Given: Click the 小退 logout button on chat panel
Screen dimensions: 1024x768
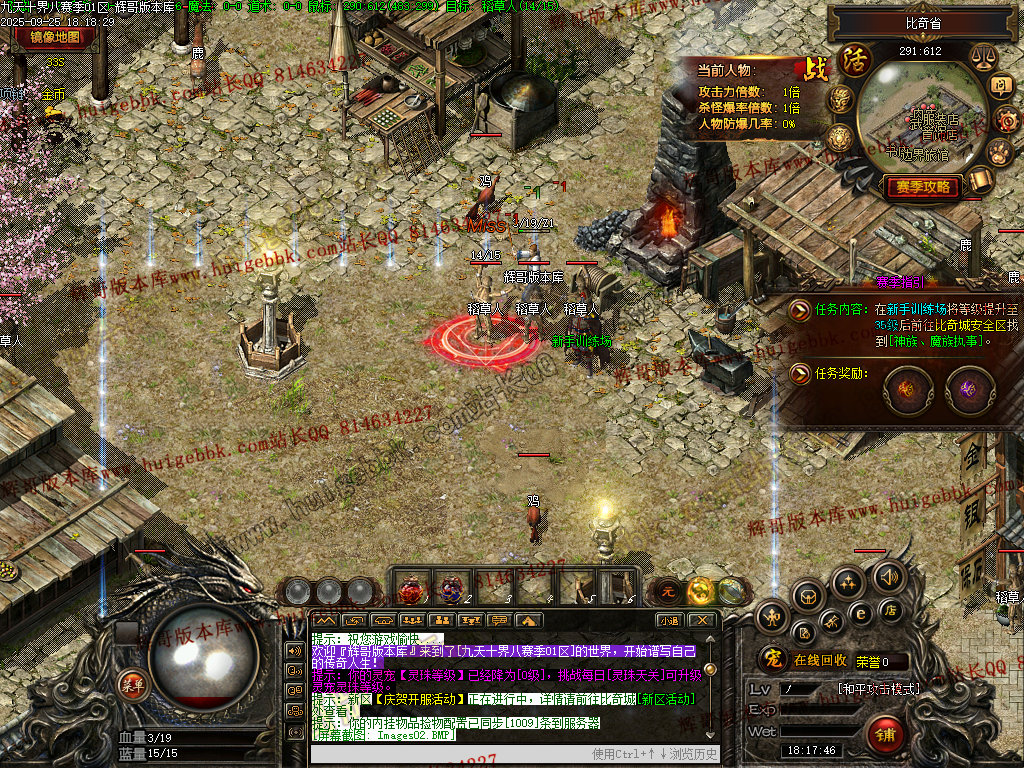Looking at the screenshot, I should pyautogui.click(x=668, y=620).
